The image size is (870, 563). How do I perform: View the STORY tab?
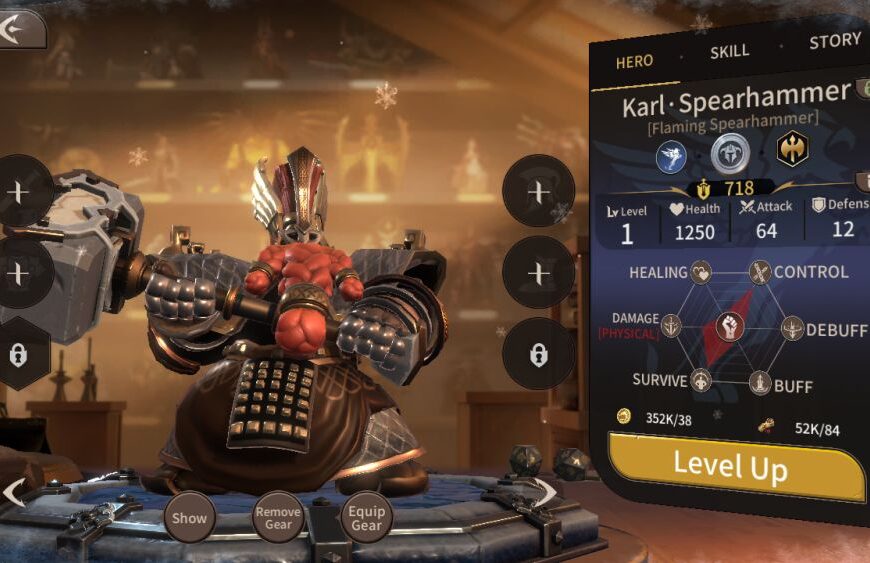pyautogui.click(x=834, y=41)
